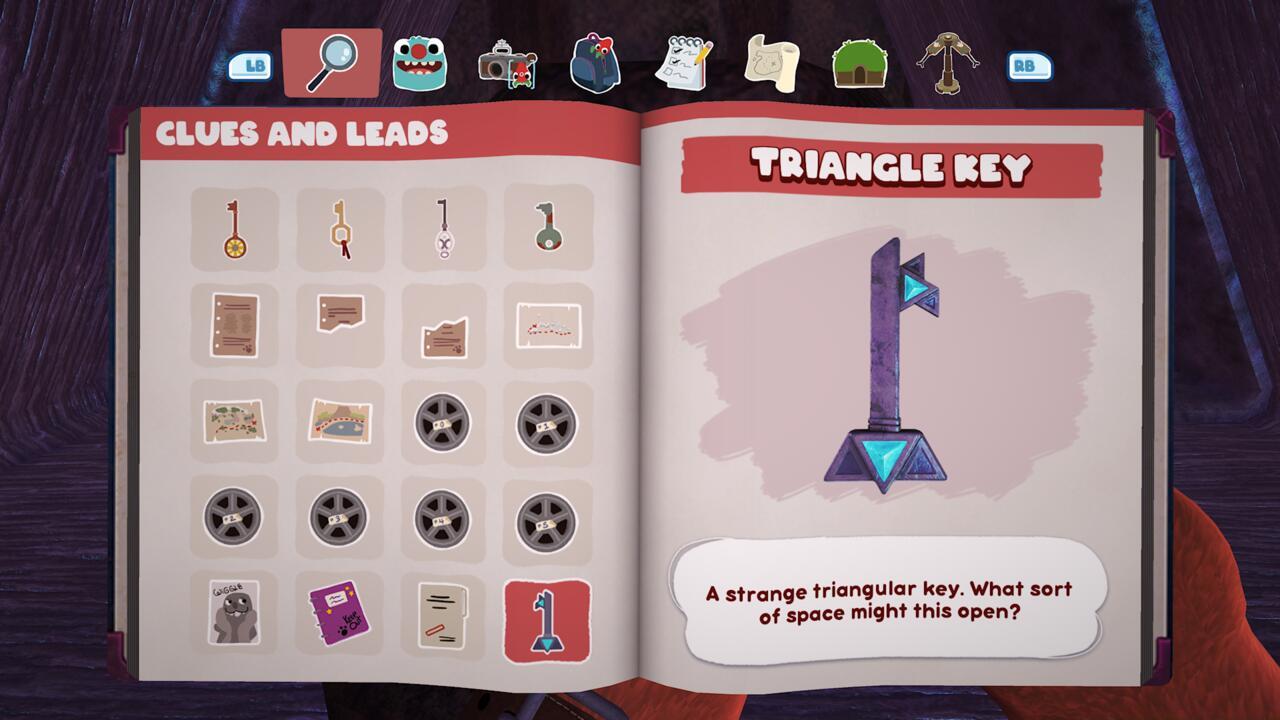Click the key with red ribbon clue
This screenshot has height=720, width=1280.
[x=339, y=227]
